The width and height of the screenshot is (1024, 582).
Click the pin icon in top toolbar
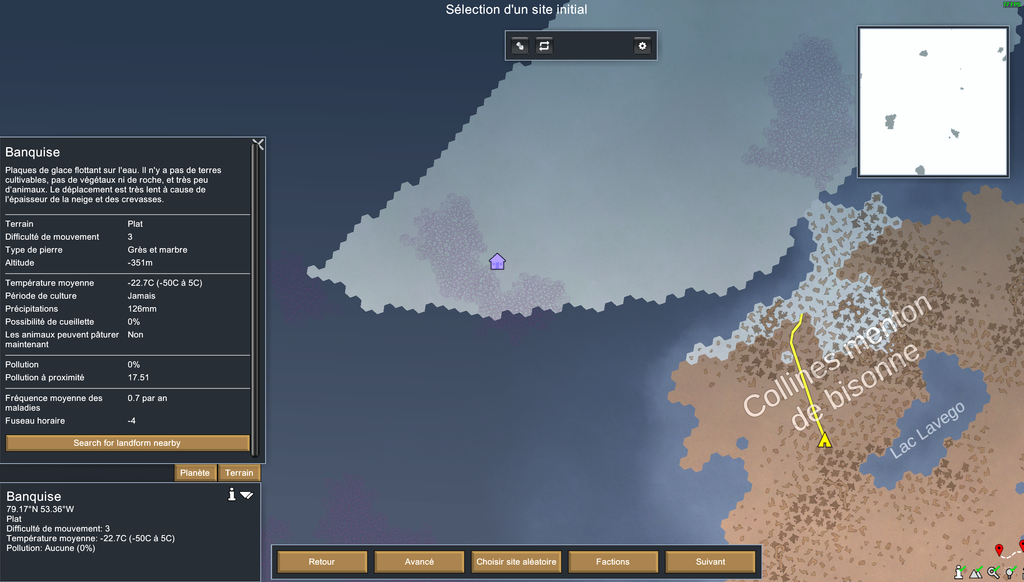[x=520, y=46]
